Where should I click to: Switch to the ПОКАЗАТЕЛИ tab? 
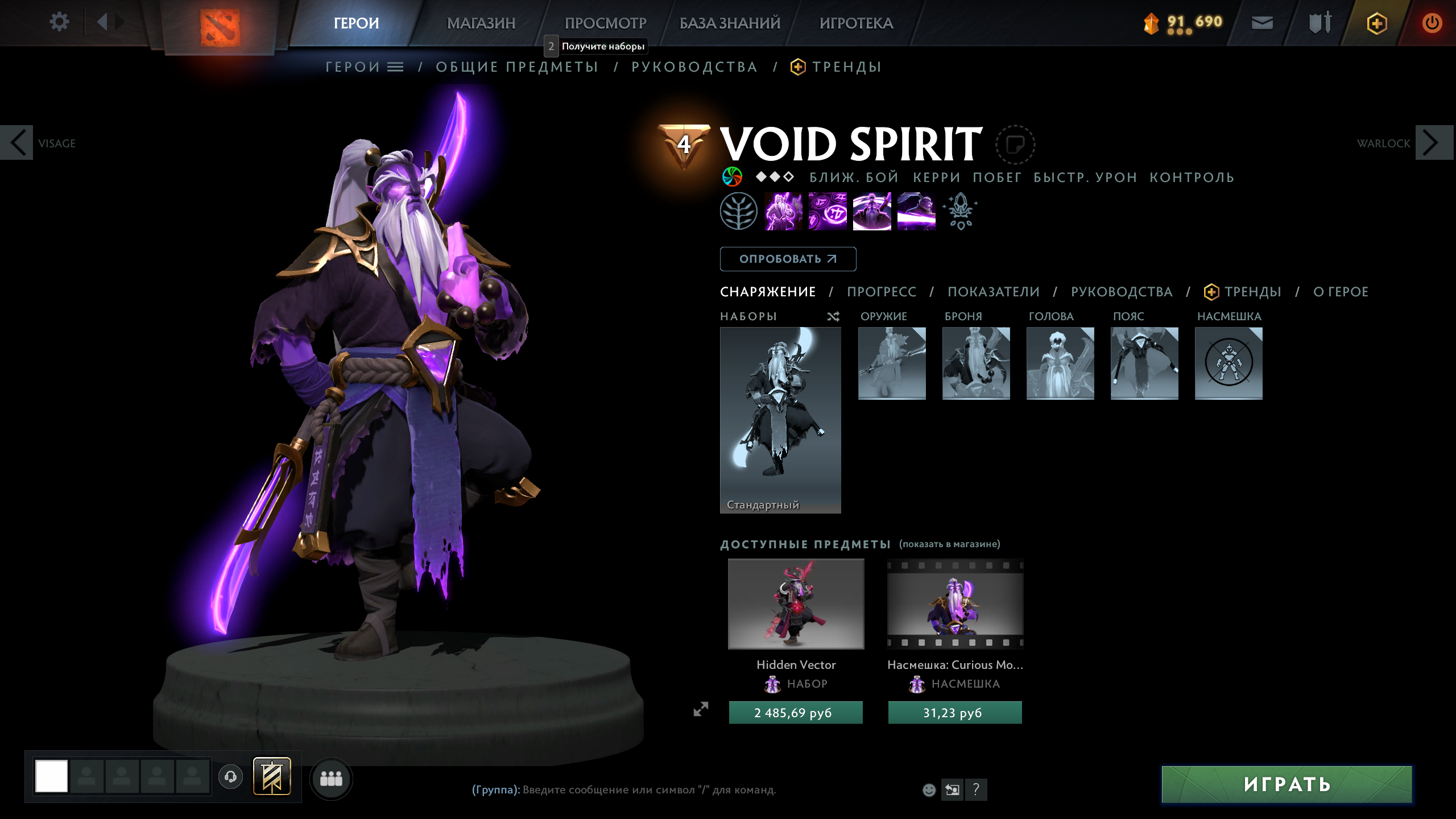[993, 292]
